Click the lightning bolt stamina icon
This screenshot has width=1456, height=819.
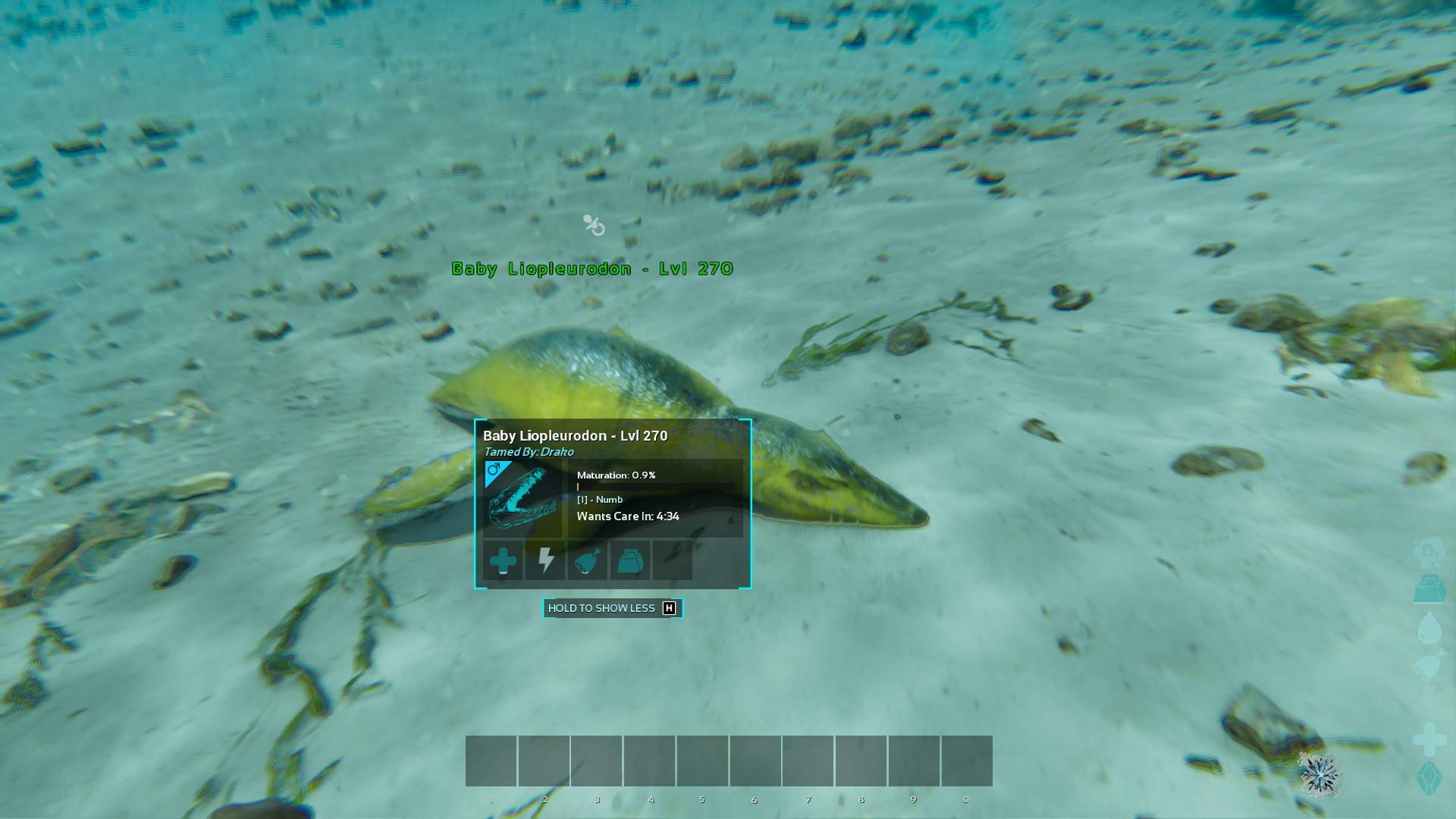point(545,561)
